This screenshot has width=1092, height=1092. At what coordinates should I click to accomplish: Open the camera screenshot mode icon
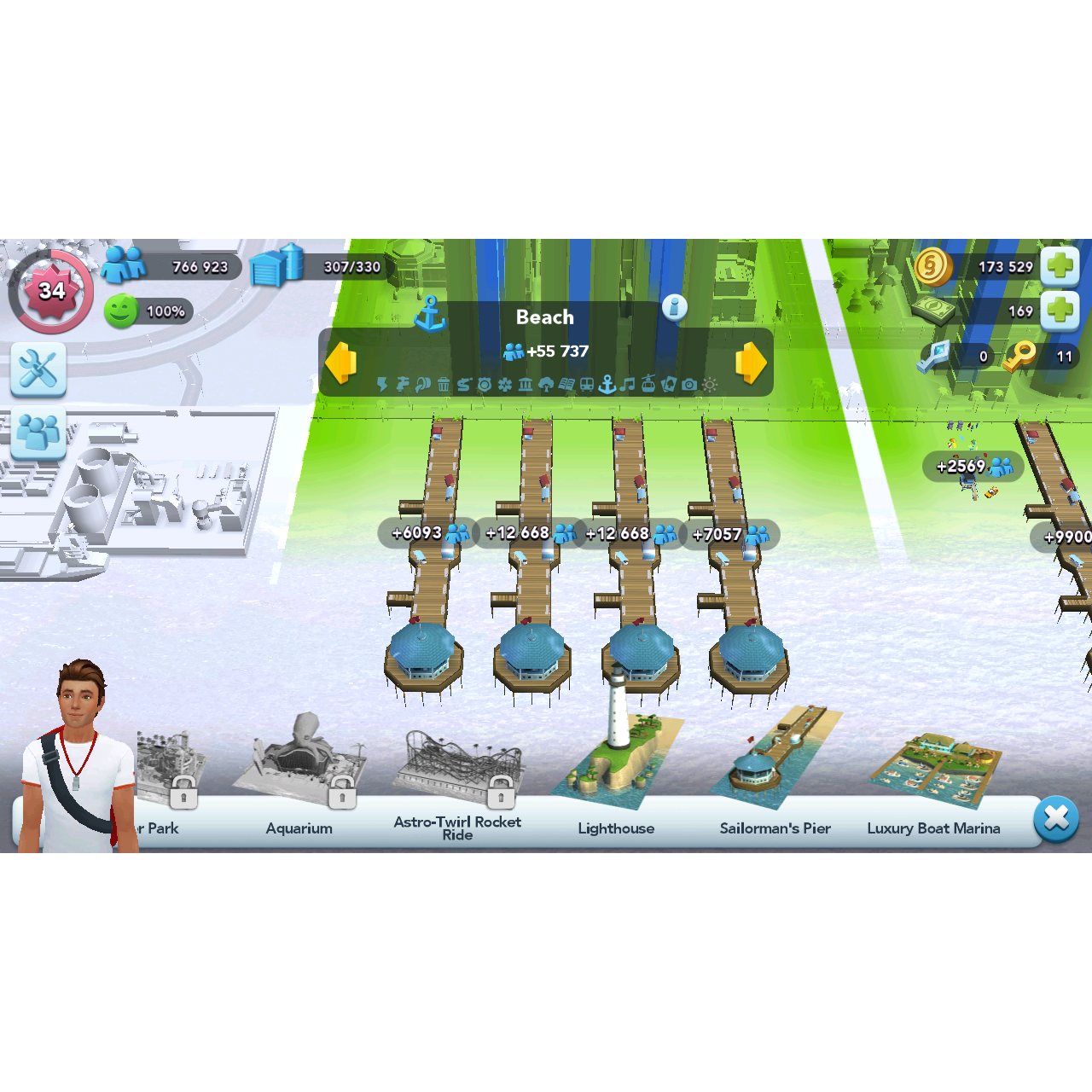688,385
